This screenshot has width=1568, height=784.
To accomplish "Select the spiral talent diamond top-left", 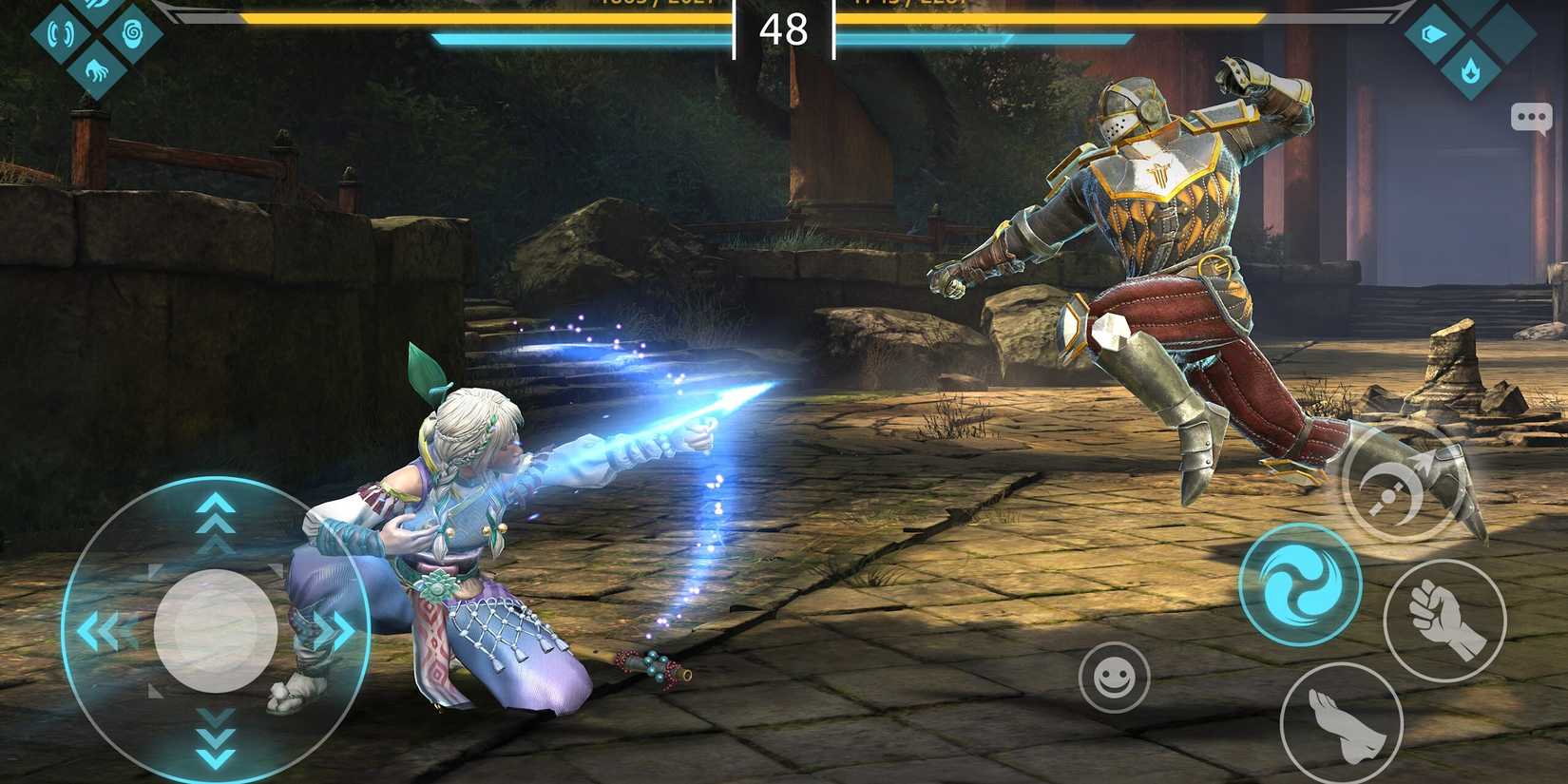I will point(132,33).
